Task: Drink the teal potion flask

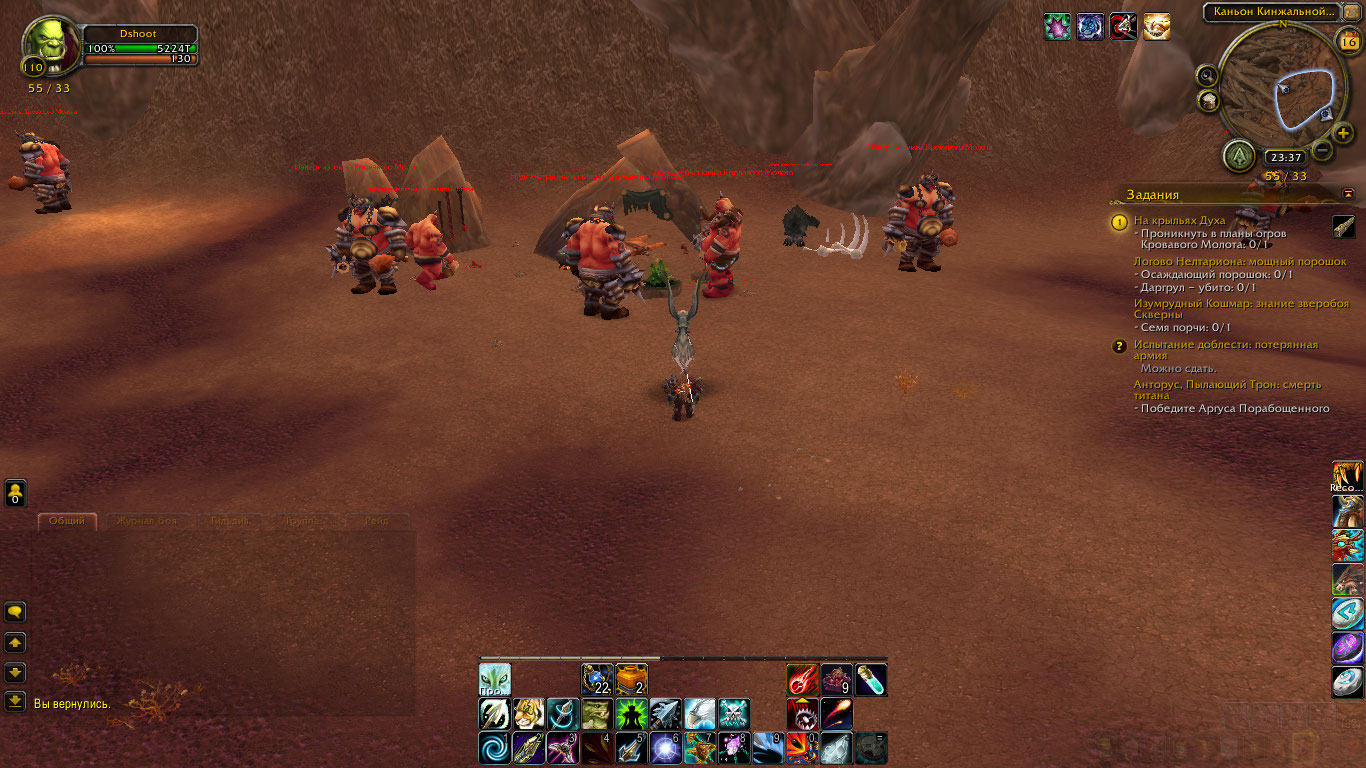Action: point(870,680)
